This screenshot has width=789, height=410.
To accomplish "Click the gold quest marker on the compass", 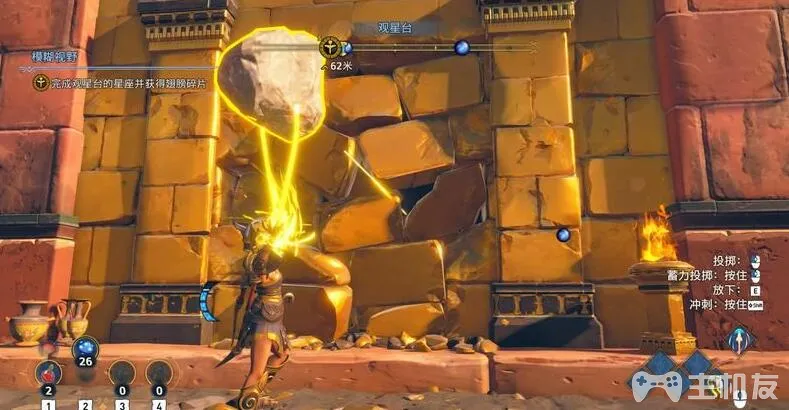I will tap(330, 47).
